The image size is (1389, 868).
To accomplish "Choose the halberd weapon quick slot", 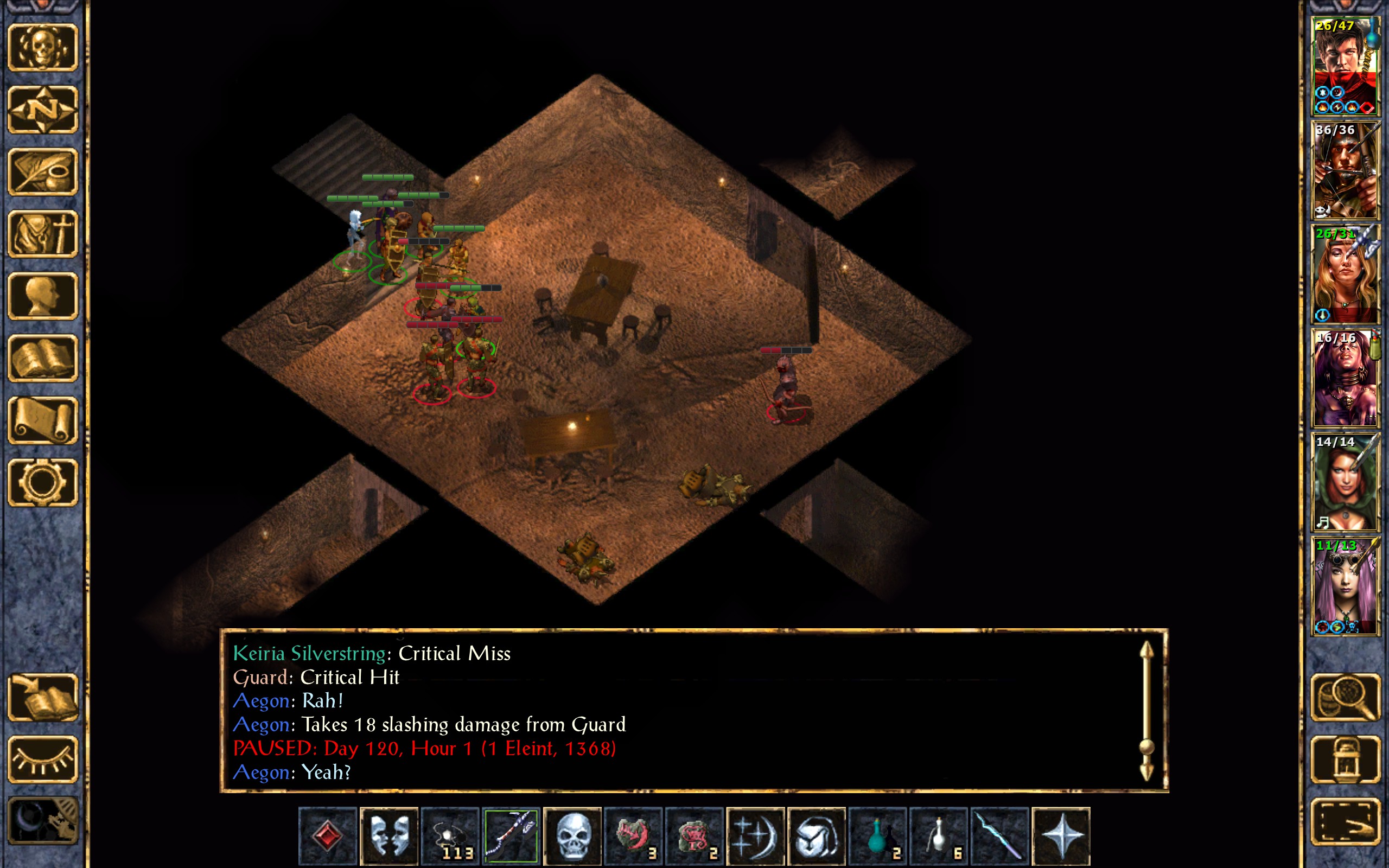I will pyautogui.click(x=511, y=836).
